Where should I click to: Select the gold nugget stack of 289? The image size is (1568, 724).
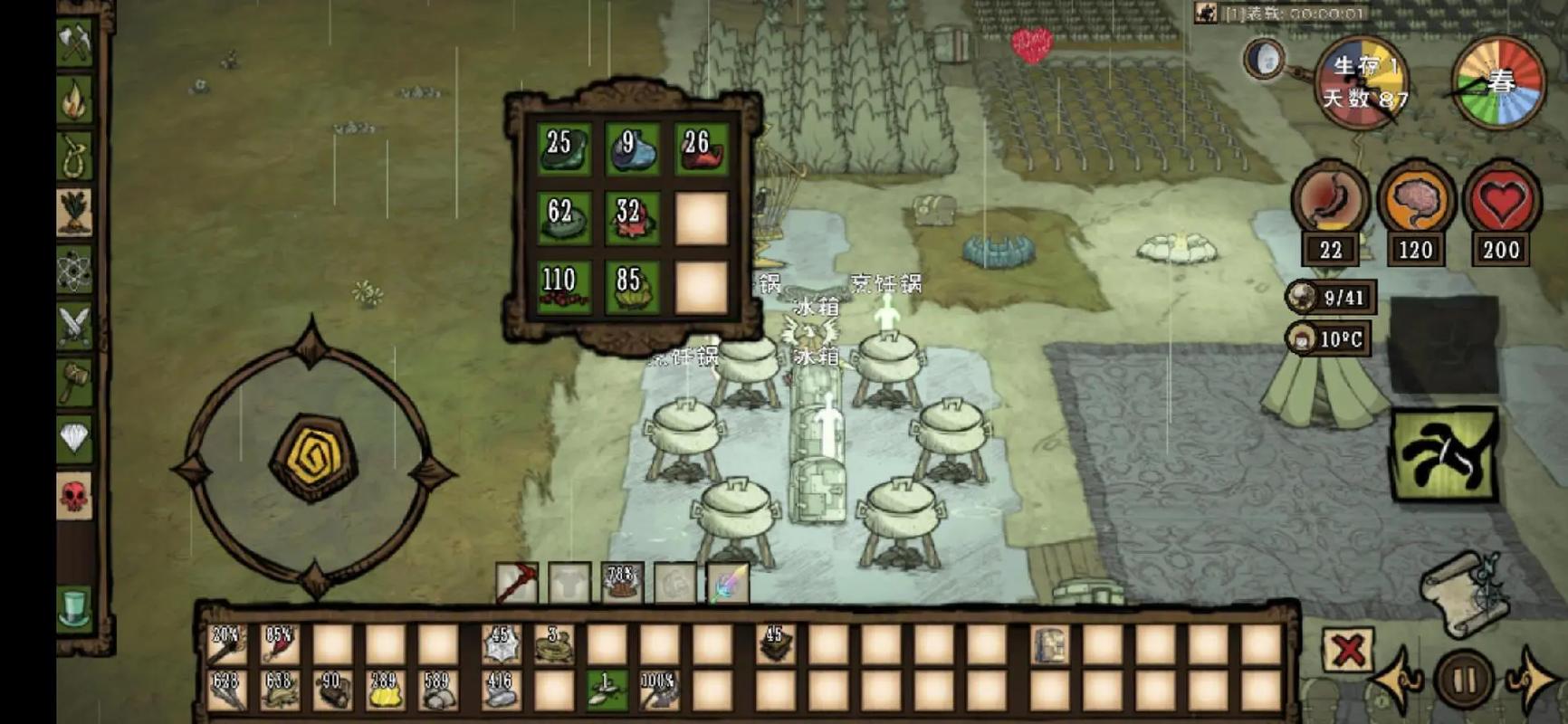385,690
